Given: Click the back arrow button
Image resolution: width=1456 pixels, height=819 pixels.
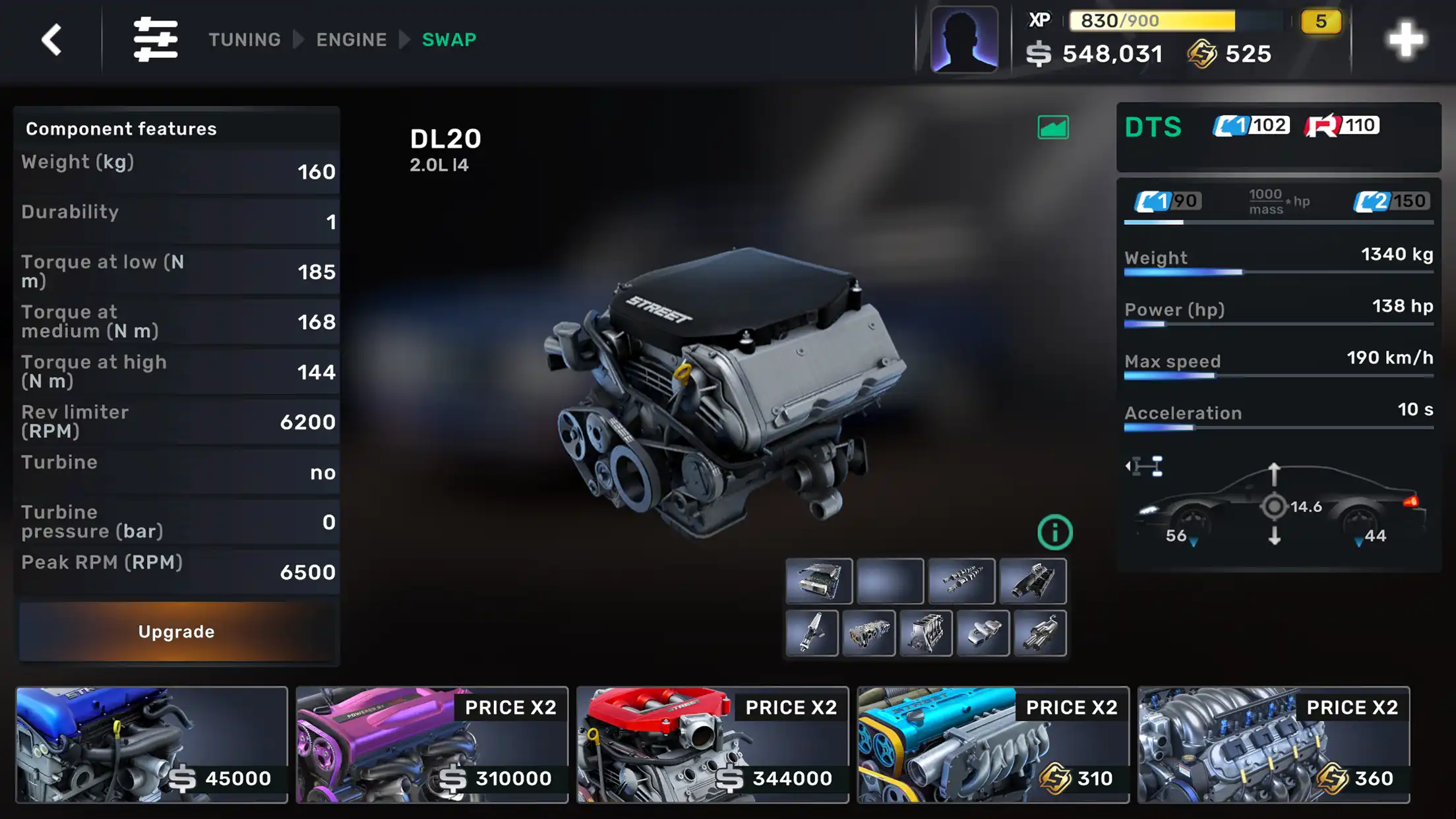Looking at the screenshot, I should click(50, 40).
